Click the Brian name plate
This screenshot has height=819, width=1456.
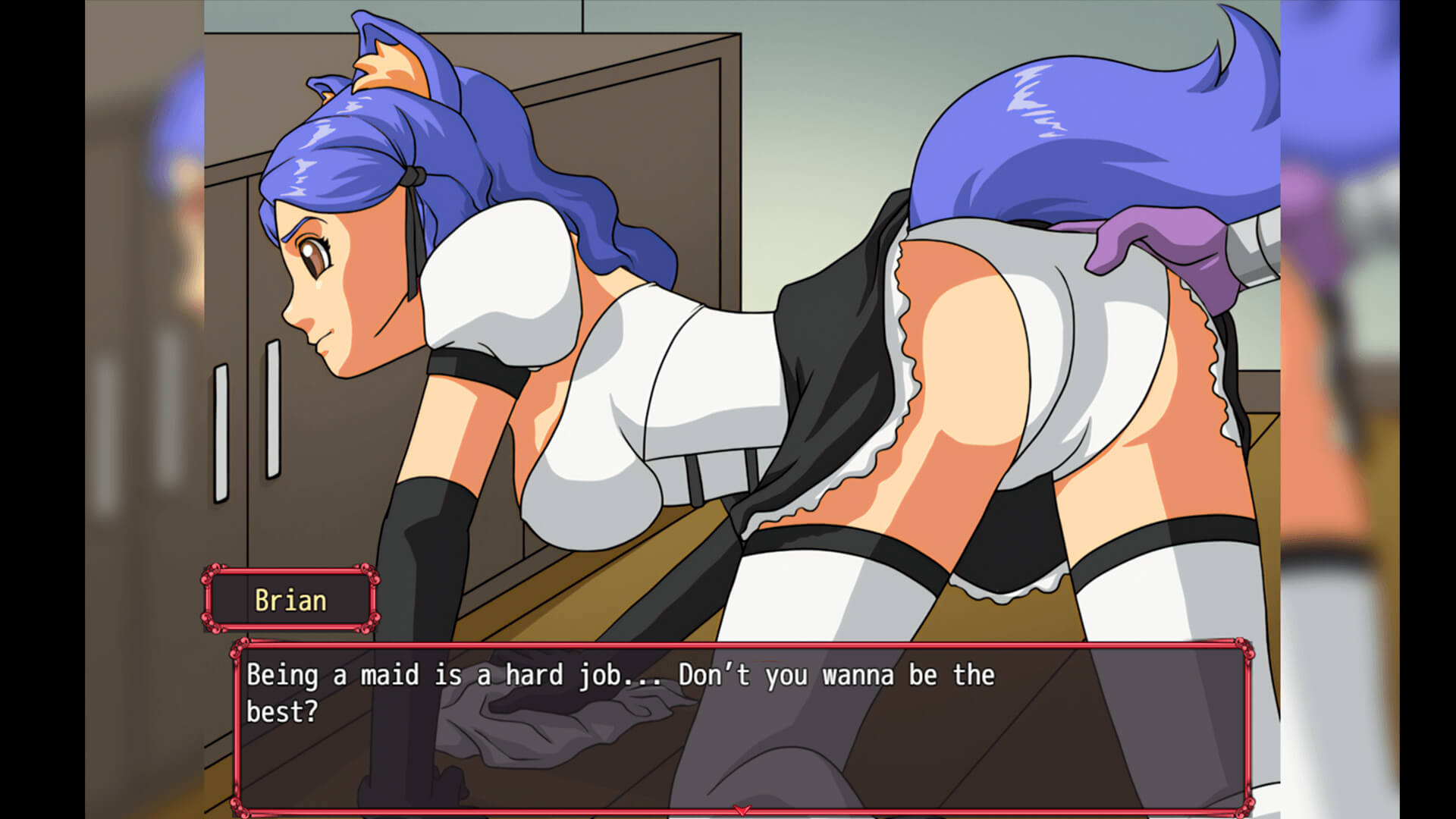[290, 600]
